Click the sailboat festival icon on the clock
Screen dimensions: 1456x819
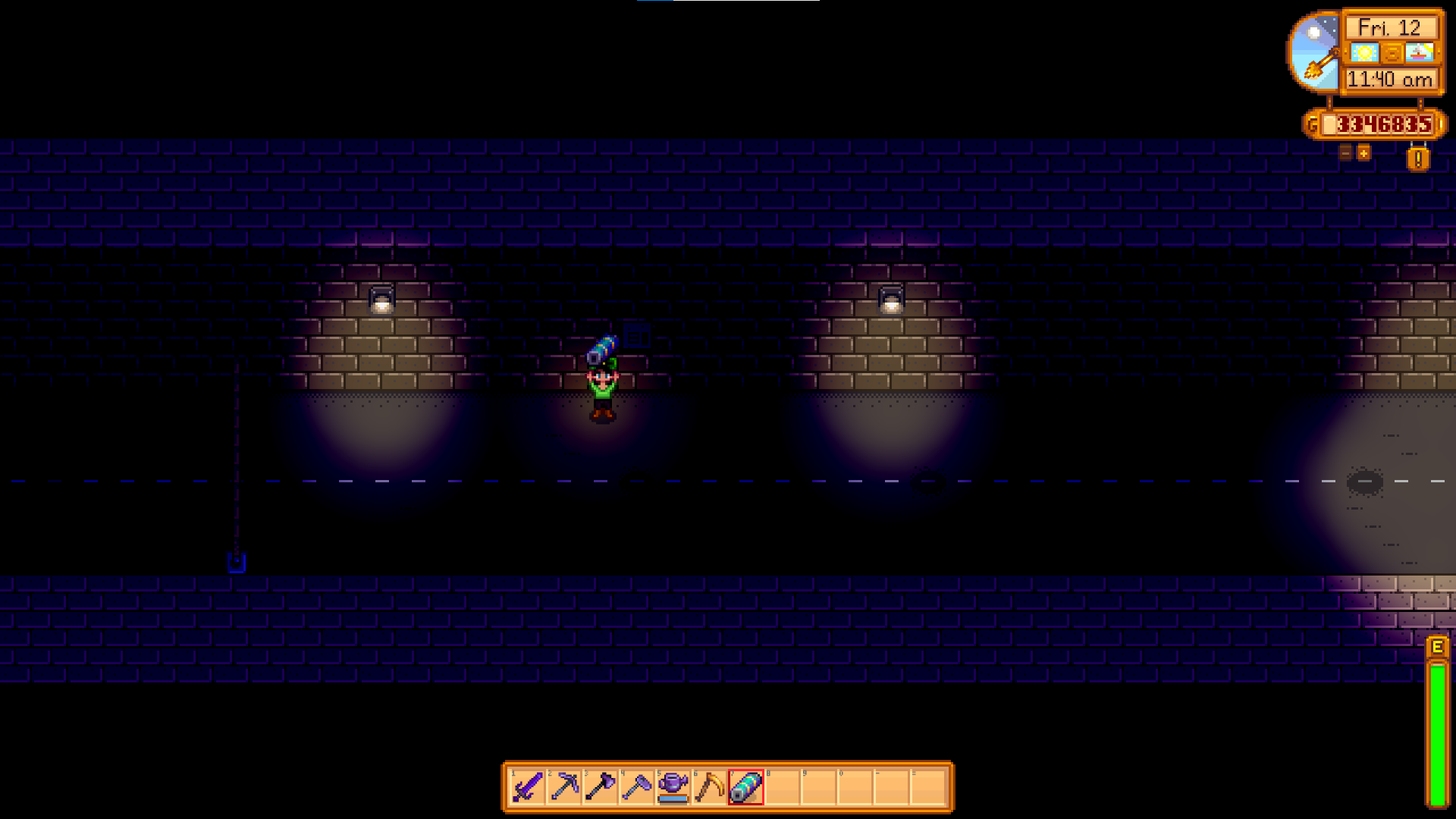tap(1419, 52)
